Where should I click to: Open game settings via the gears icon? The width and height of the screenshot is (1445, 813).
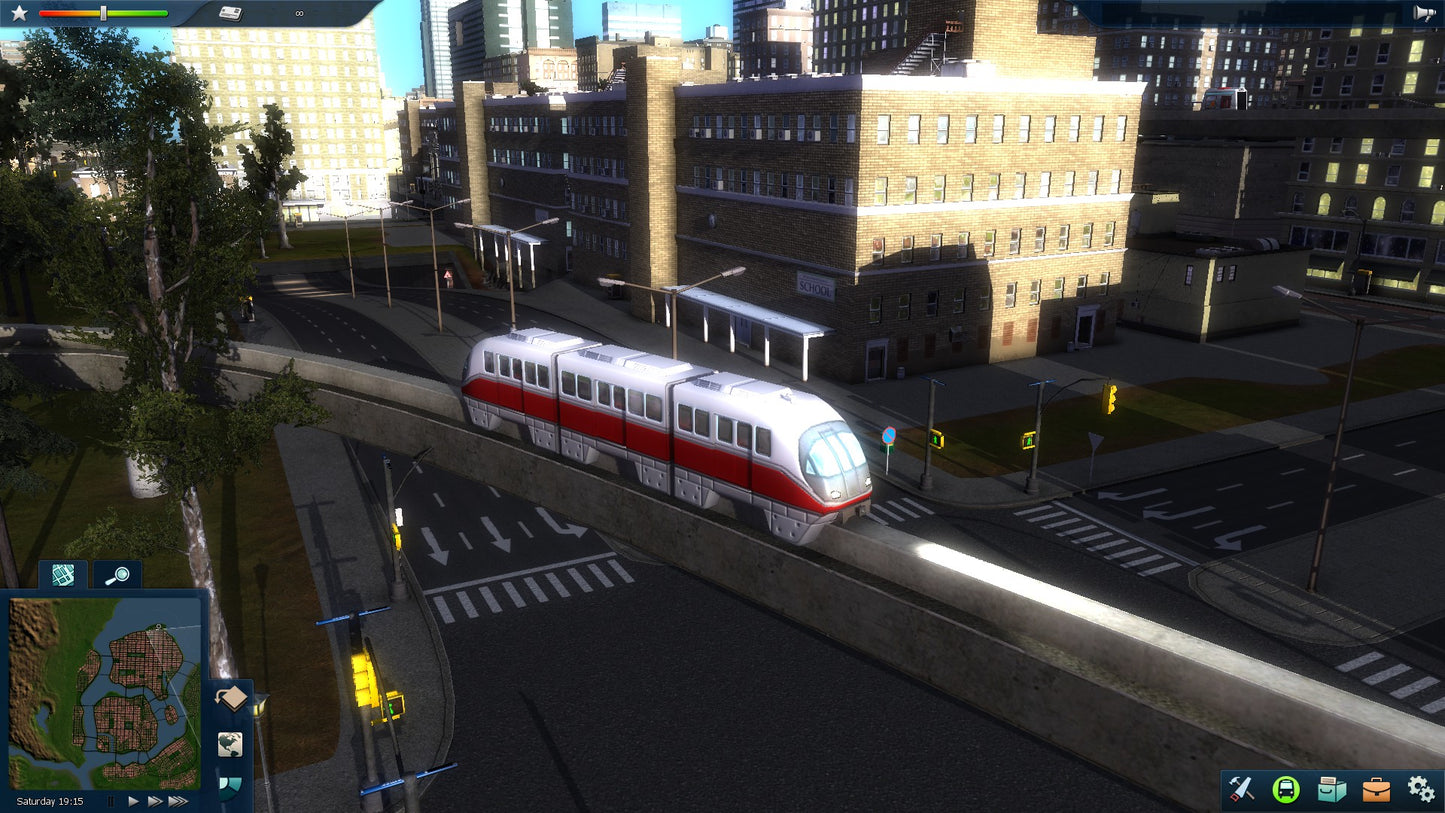pyautogui.click(x=1421, y=788)
